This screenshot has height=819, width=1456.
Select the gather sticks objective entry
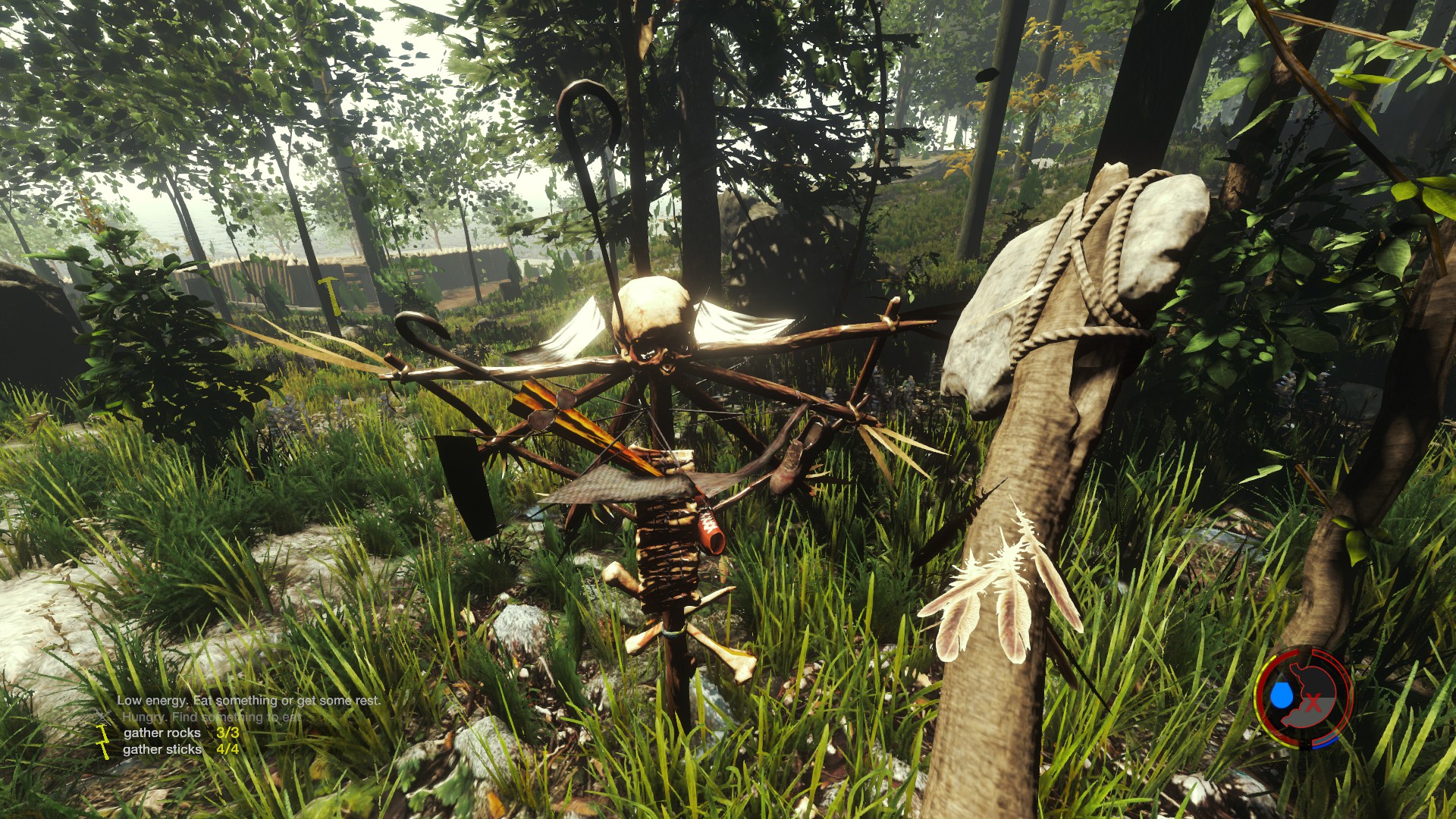tap(162, 749)
